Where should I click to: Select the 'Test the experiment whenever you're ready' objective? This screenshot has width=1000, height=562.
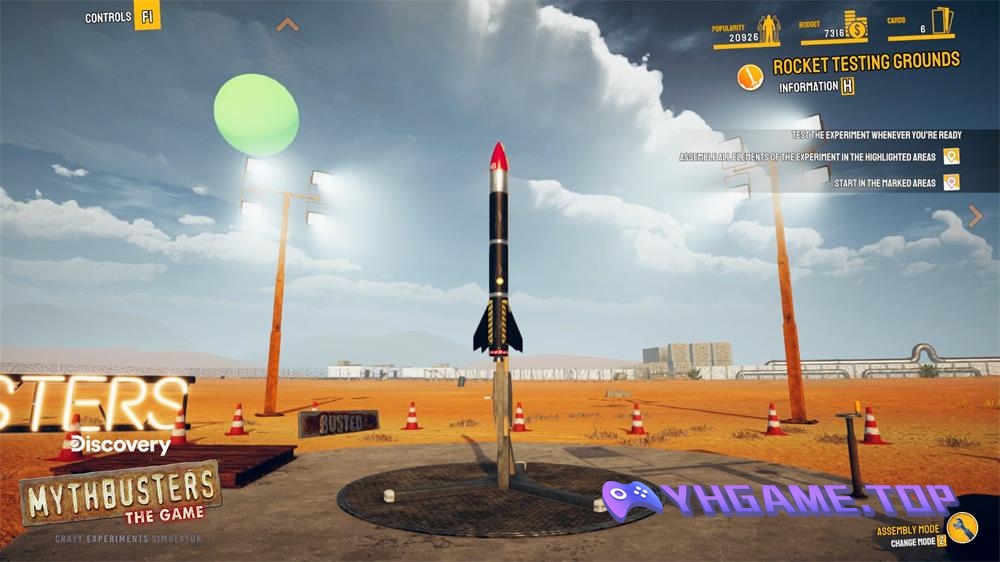[875, 135]
